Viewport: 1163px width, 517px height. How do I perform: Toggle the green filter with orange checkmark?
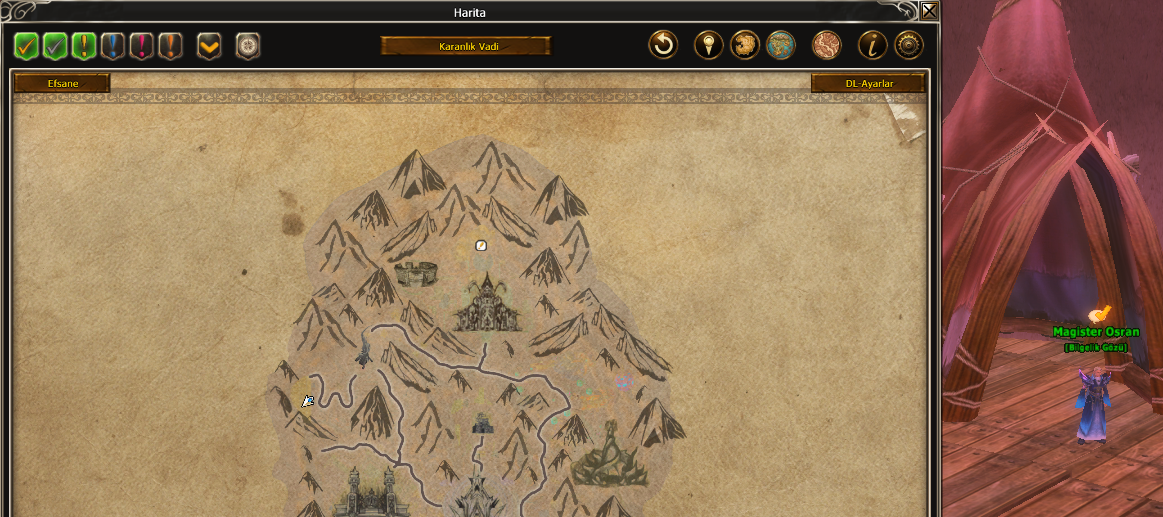tap(26, 46)
